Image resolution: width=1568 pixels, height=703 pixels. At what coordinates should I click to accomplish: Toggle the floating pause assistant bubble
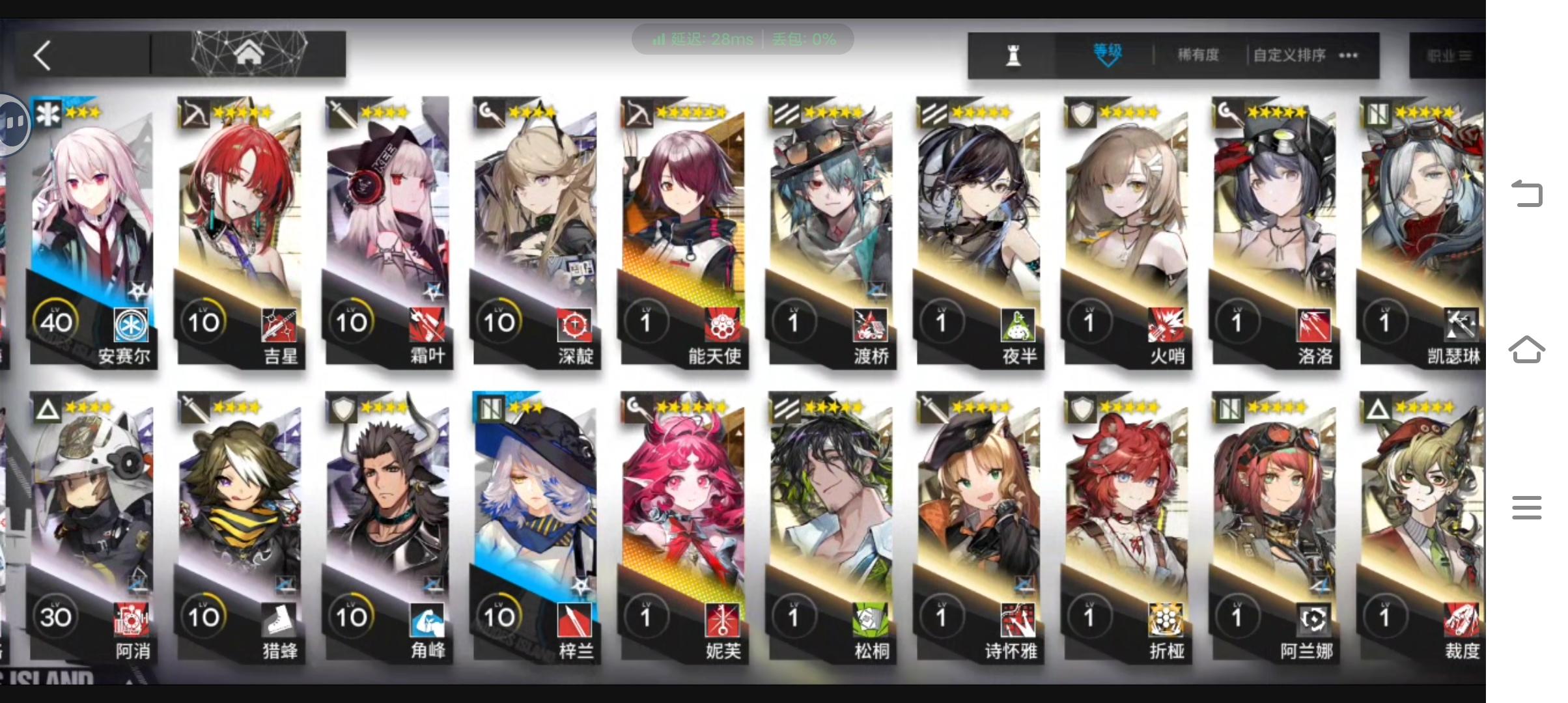coord(13,124)
